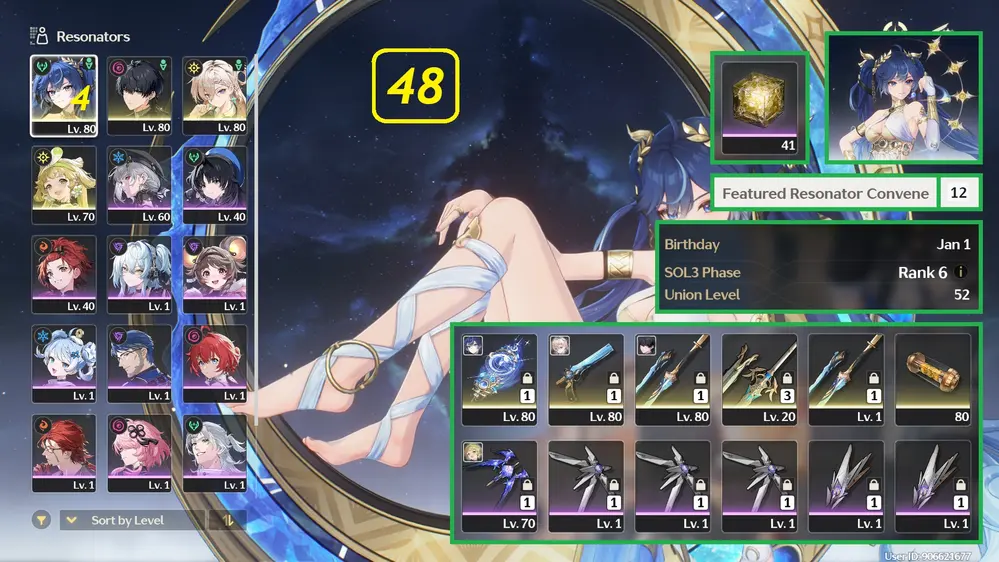Select the red-haired Lv. 40 resonator
This screenshot has height=562, width=999.
coord(64,273)
